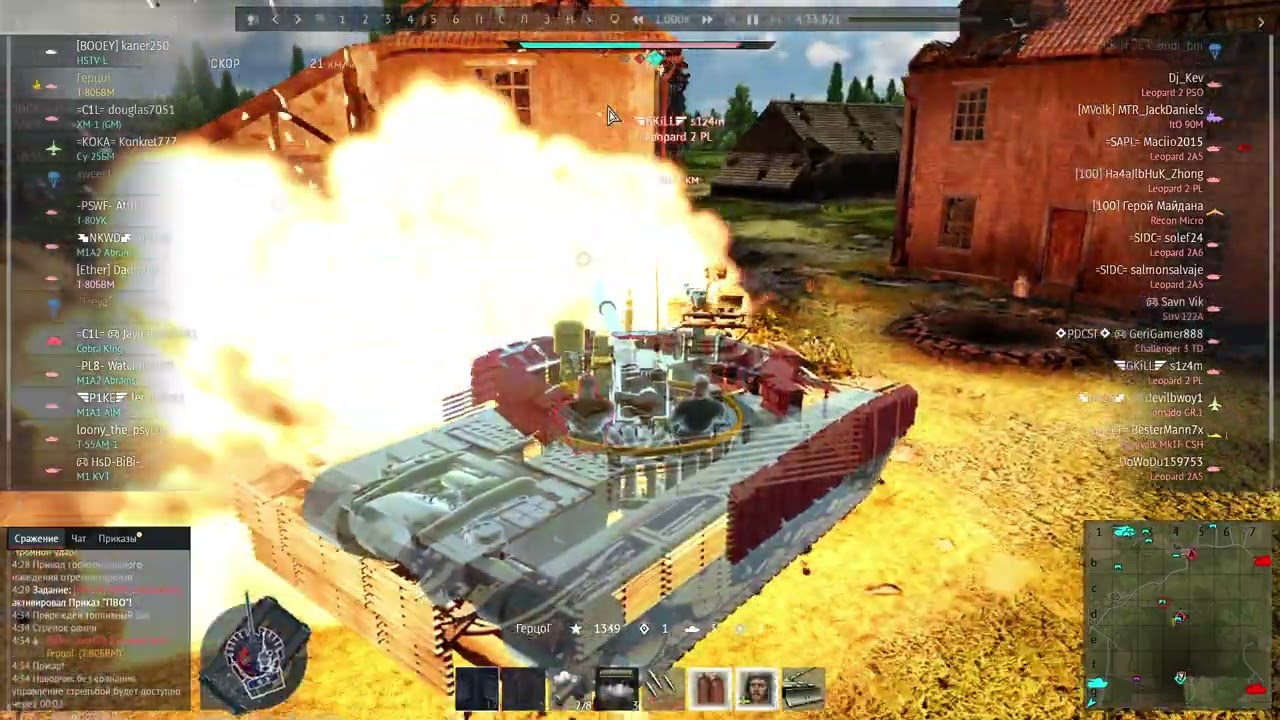The width and height of the screenshot is (1280, 720).
Task: Go to next player in replay bar
Action: pyautogui.click(x=298, y=19)
